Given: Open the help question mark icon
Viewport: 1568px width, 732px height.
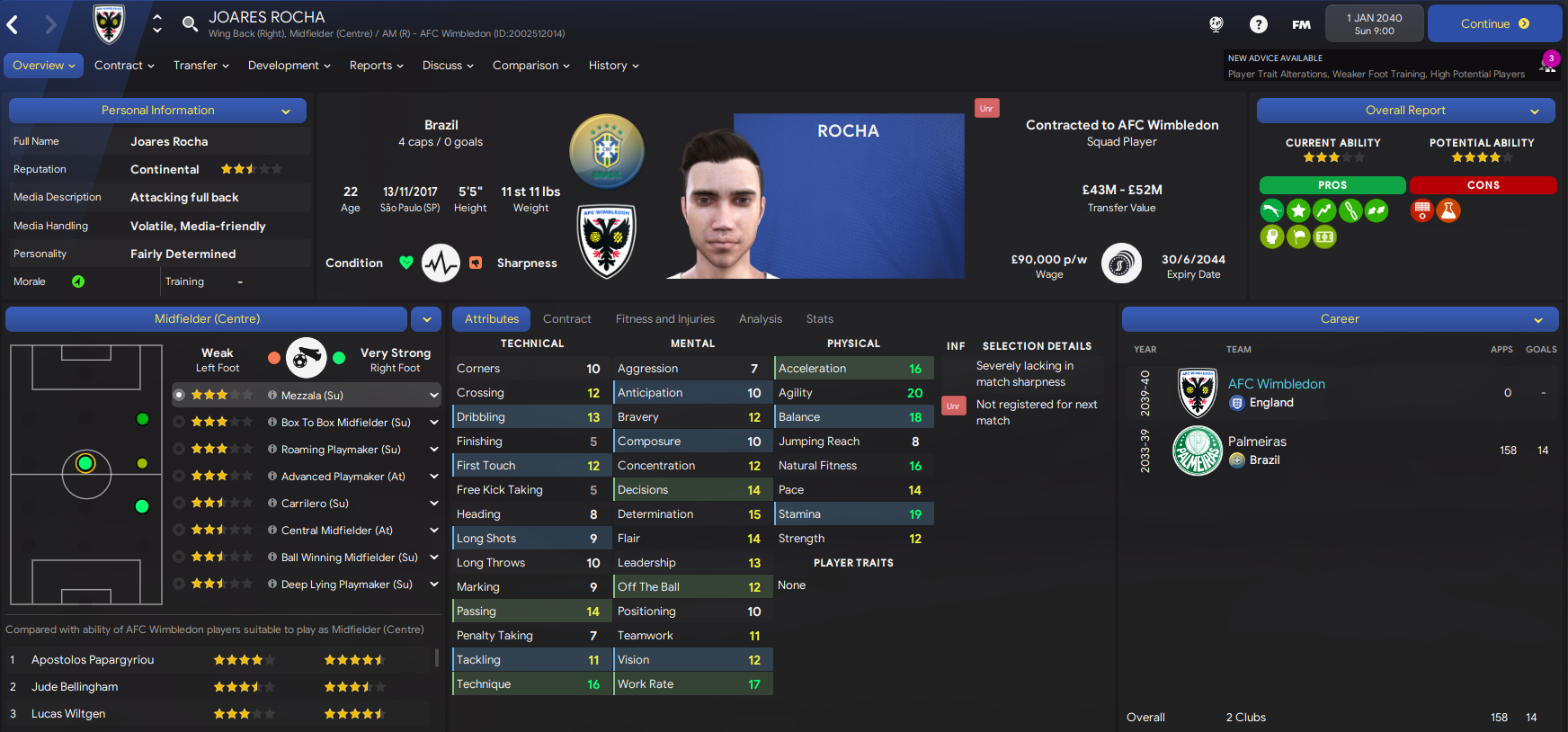Looking at the screenshot, I should click(x=1259, y=24).
